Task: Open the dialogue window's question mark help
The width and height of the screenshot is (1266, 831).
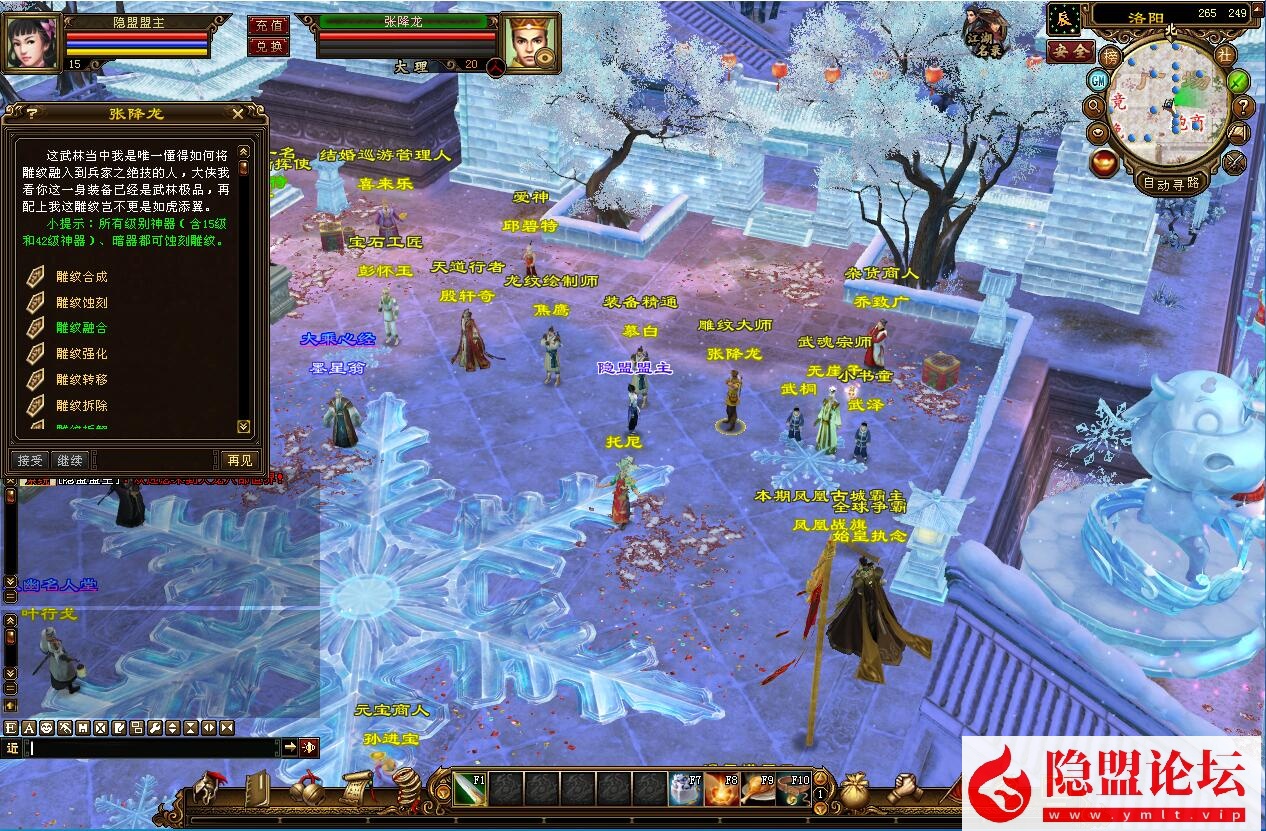Action: [x=32, y=114]
